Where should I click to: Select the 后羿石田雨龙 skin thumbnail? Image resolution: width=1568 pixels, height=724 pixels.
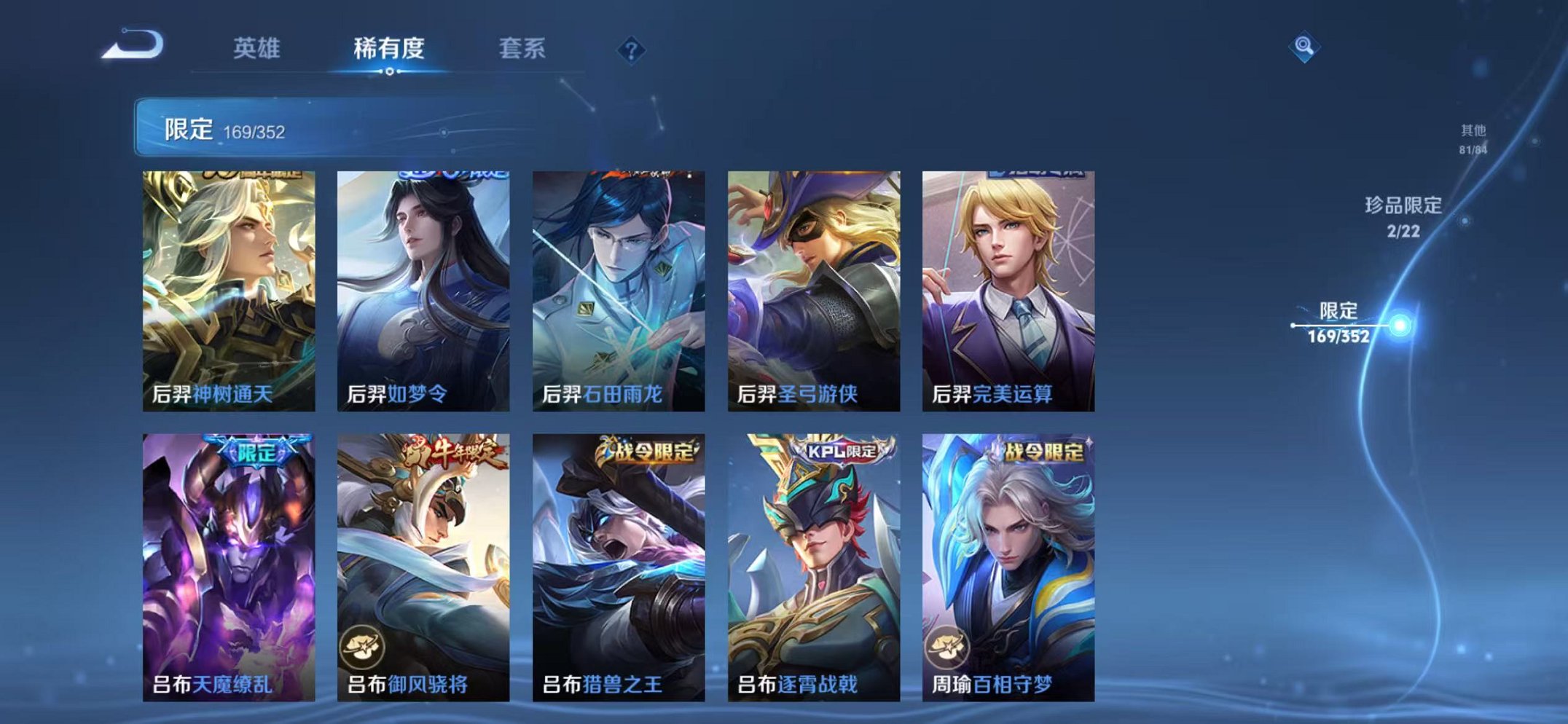pyautogui.click(x=622, y=289)
